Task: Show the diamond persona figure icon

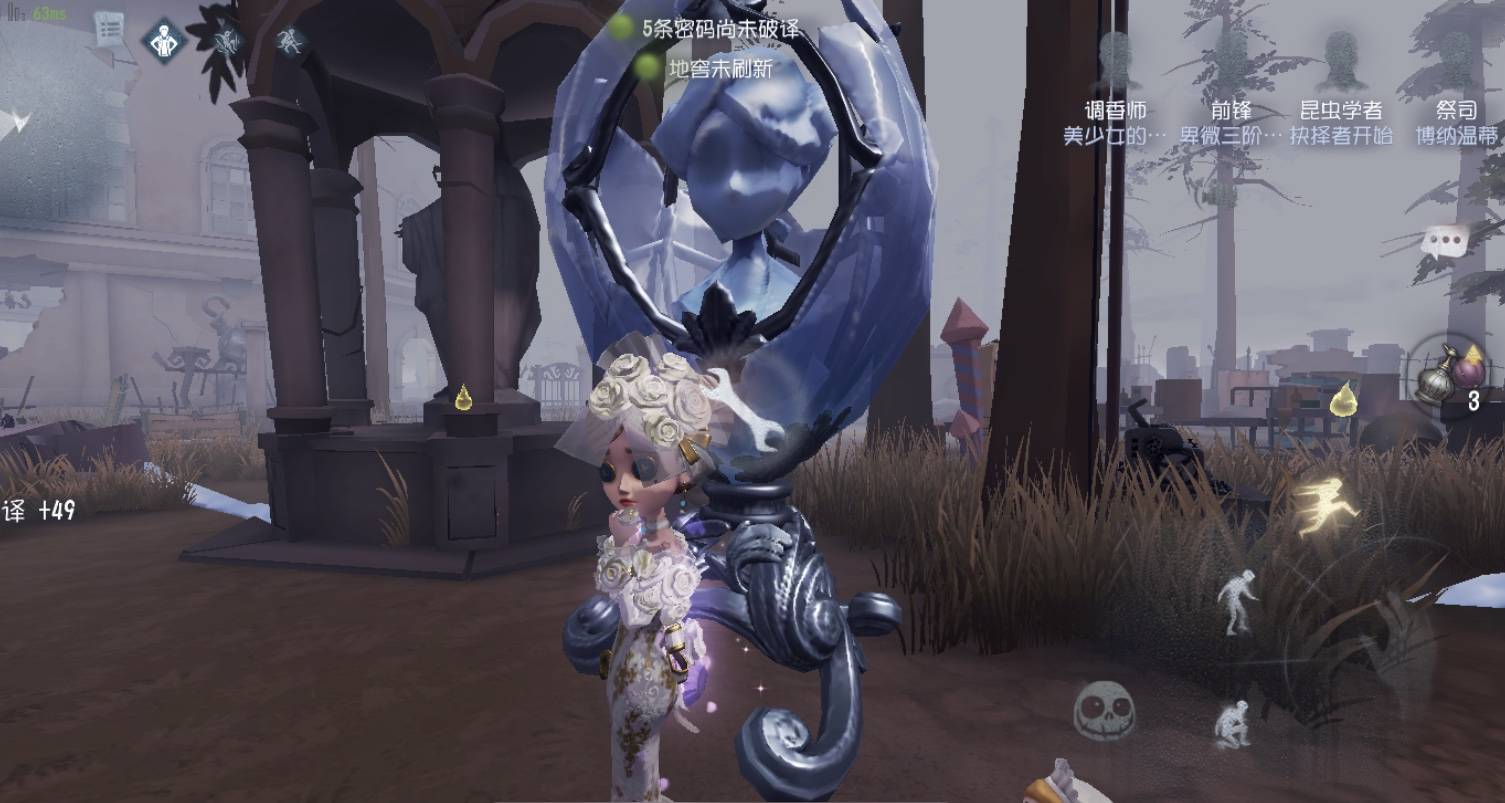Action: (164, 42)
